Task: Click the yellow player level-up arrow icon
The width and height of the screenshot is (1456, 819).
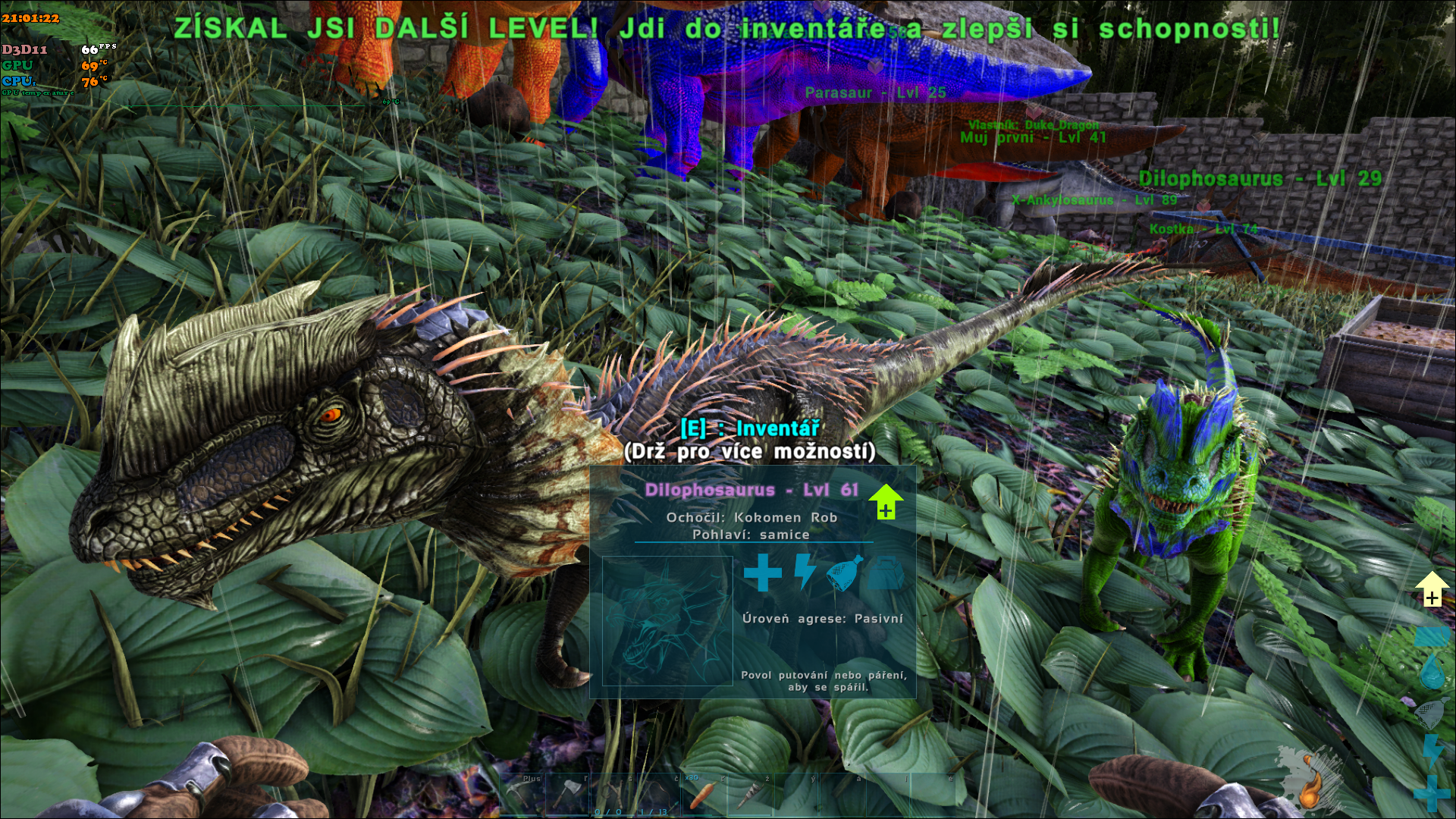Action: (x=1432, y=588)
